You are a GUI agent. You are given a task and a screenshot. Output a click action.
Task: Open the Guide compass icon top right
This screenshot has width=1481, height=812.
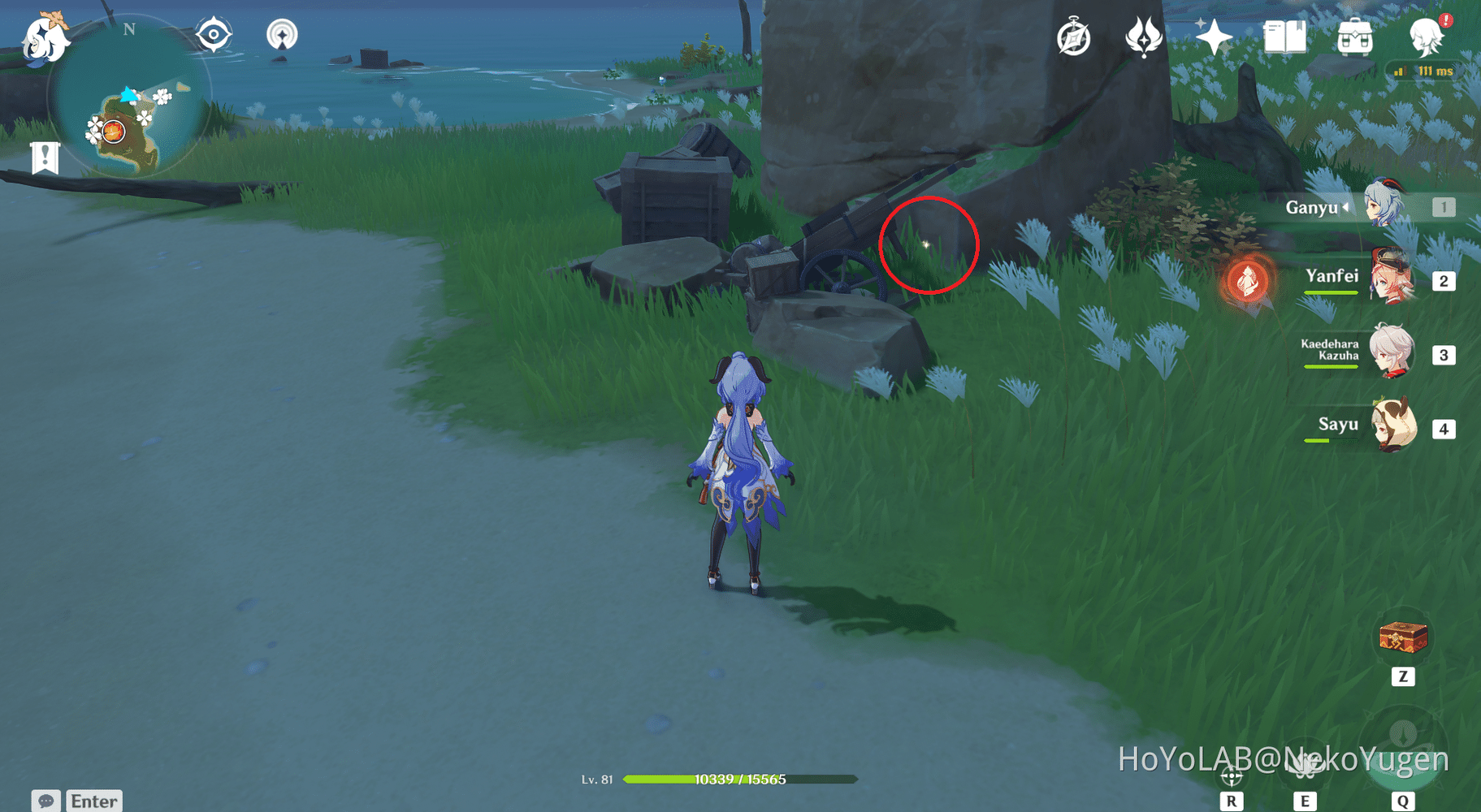1074,36
